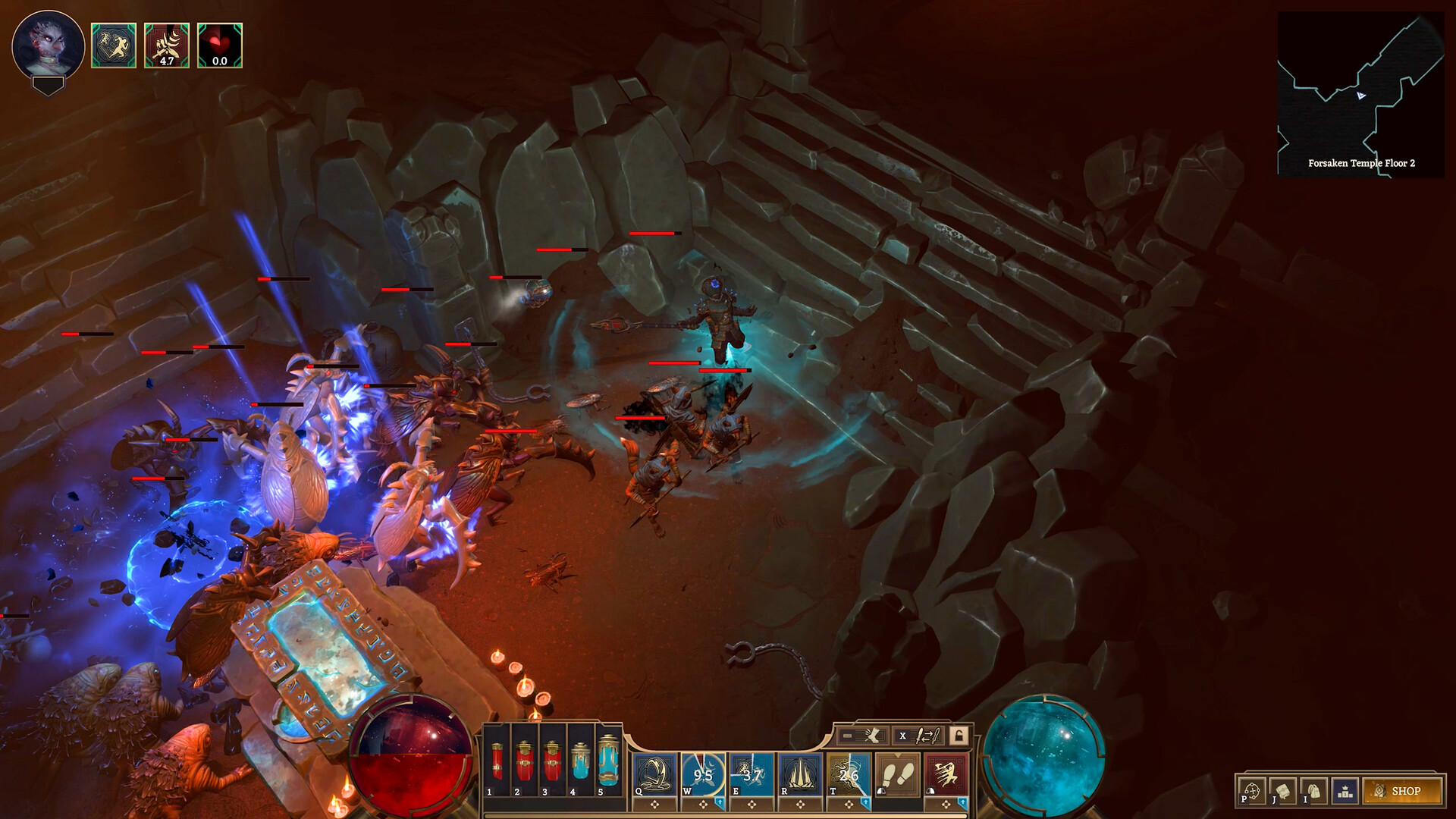Screen dimensions: 1456x819
Task: Click the leaderboard podium icon
Action: [1345, 791]
